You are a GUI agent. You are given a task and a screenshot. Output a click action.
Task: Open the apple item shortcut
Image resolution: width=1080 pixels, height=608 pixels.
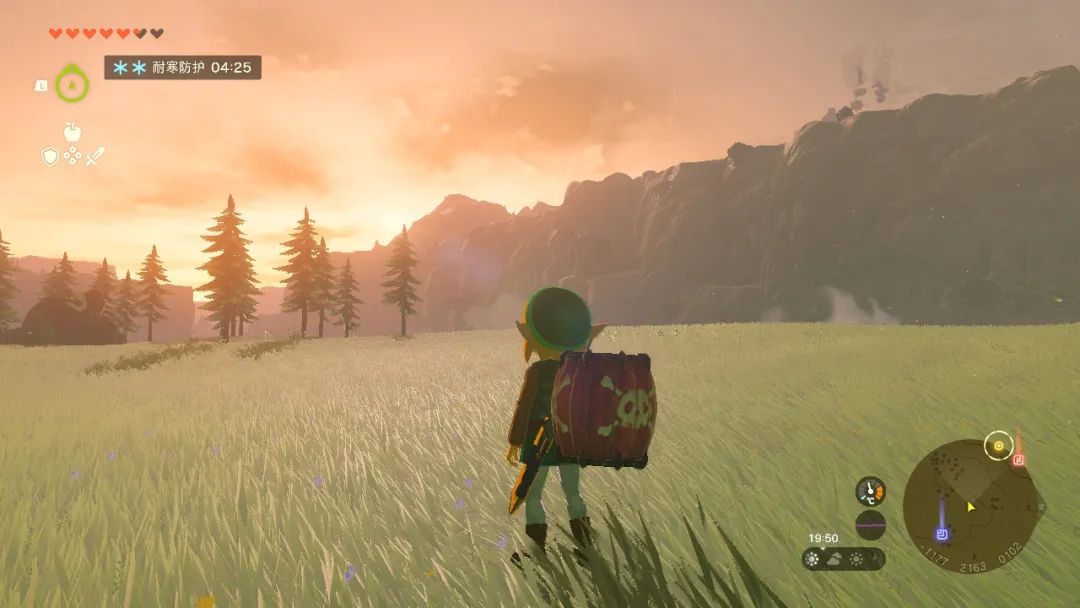(x=72, y=131)
